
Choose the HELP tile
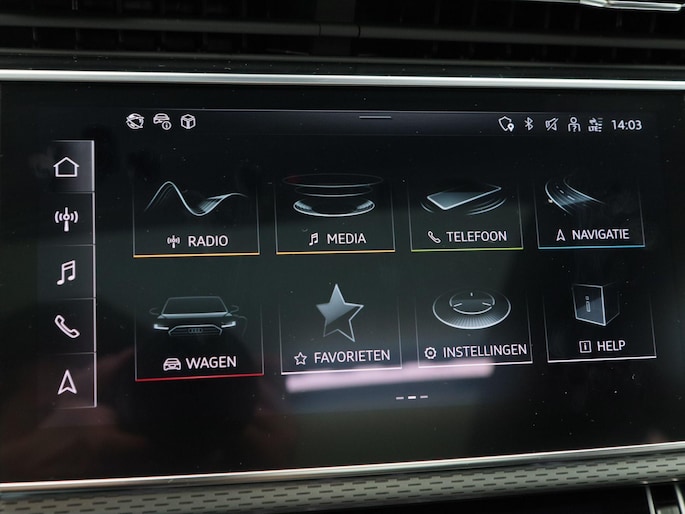[601, 319]
